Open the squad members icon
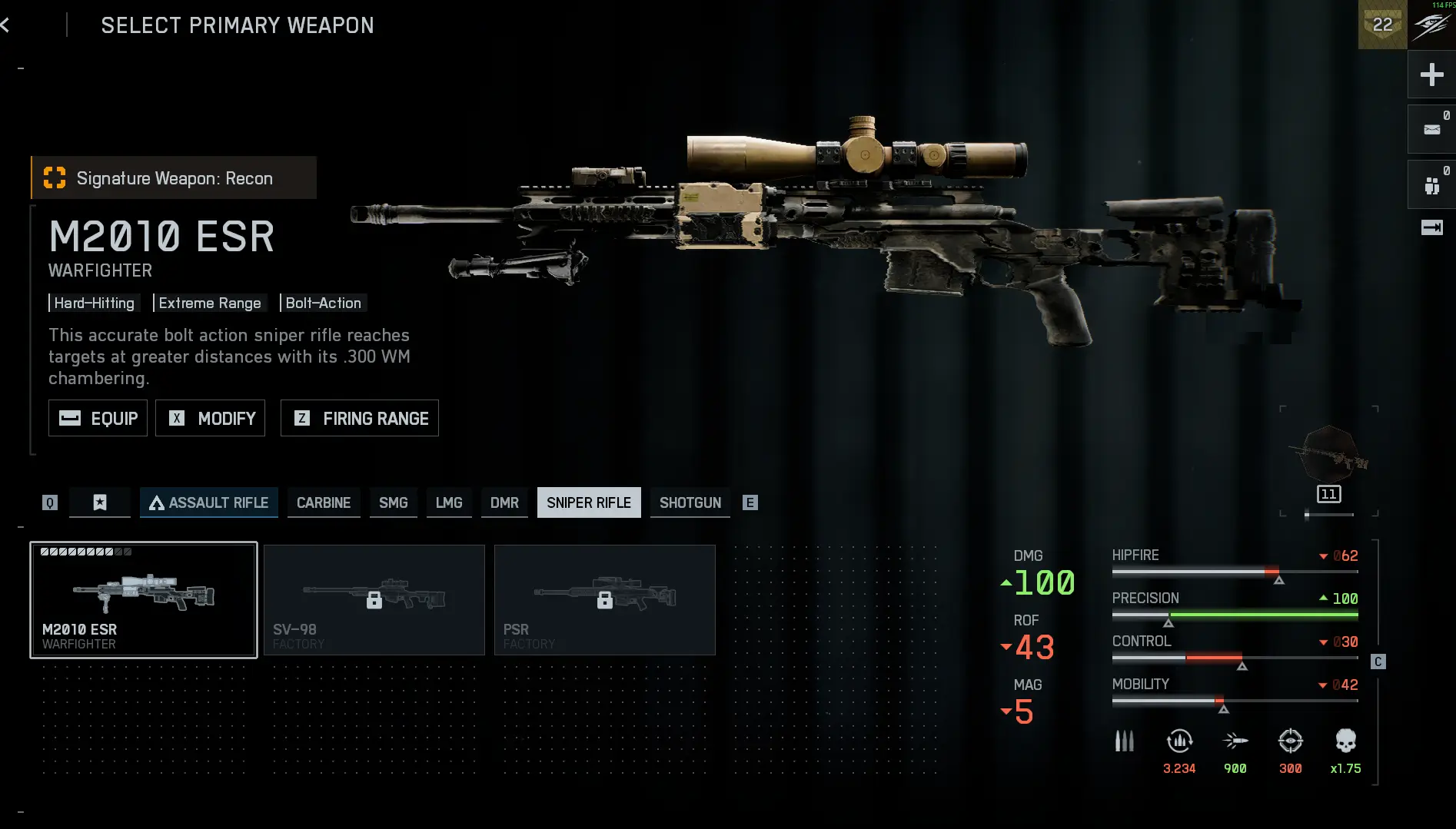 pos(1431,185)
